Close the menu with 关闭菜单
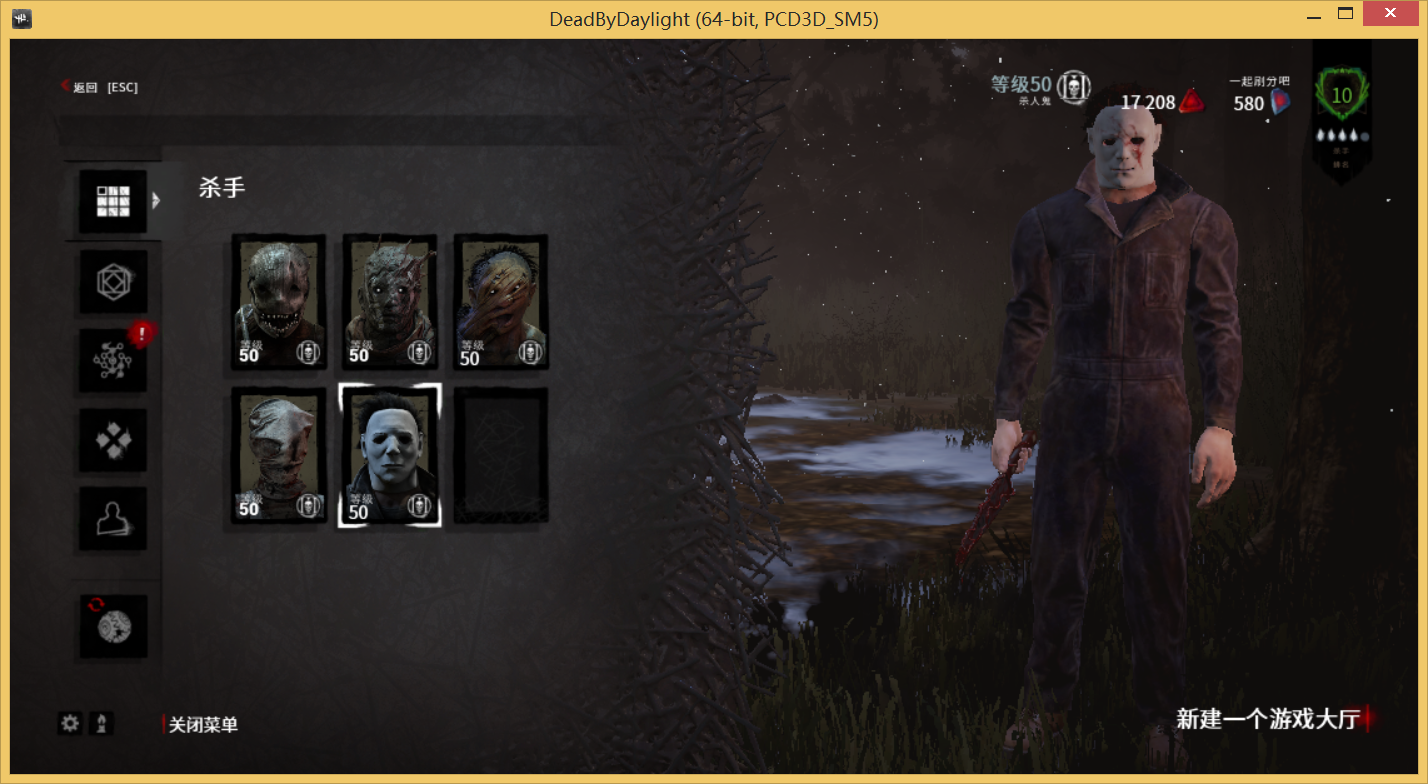Image resolution: width=1428 pixels, height=784 pixels. 203,725
